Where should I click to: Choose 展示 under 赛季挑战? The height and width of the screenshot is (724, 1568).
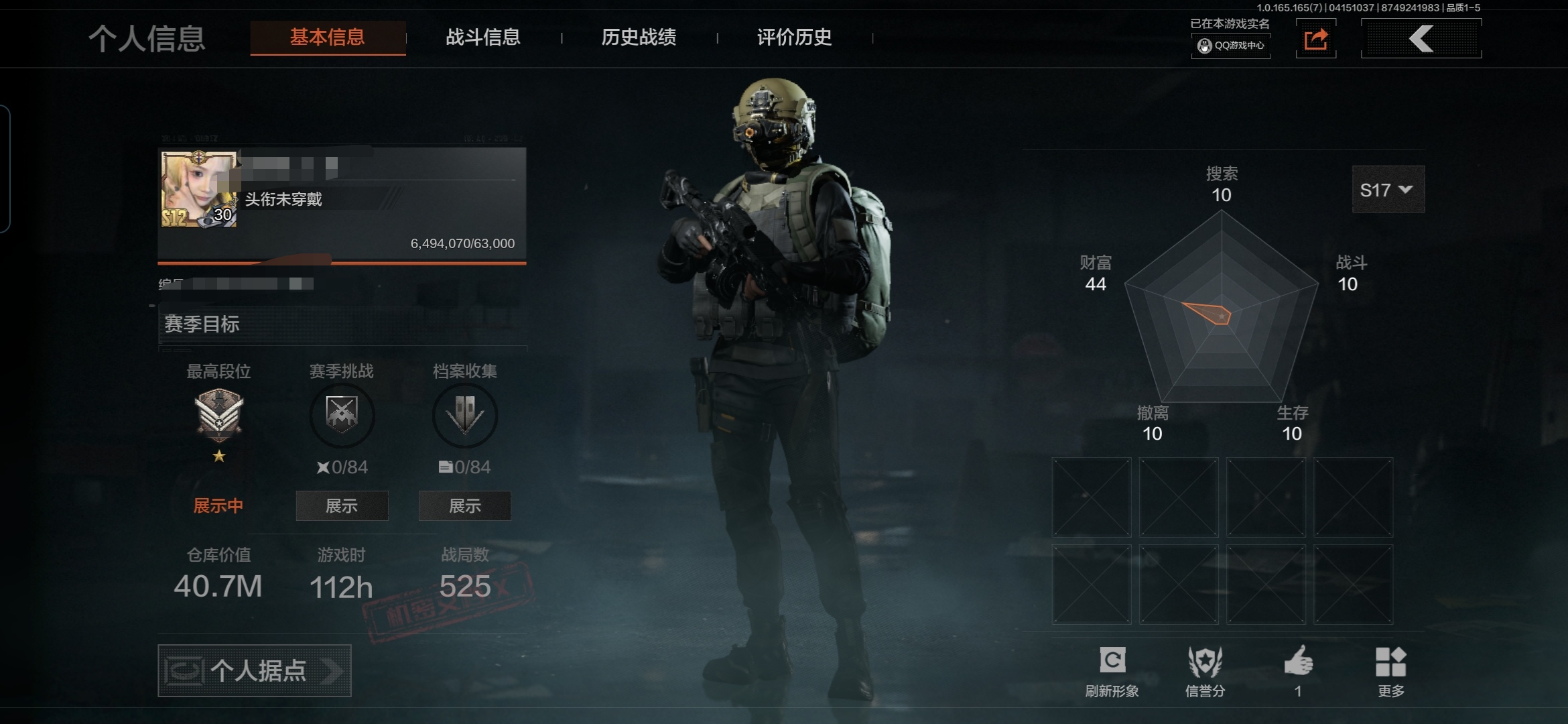tap(342, 505)
